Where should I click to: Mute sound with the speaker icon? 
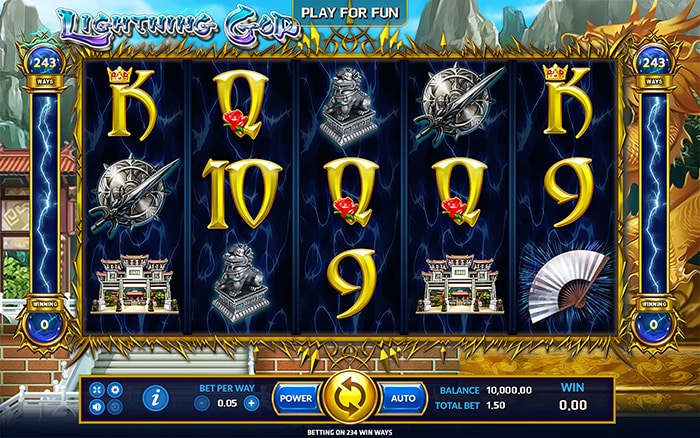coord(97,407)
